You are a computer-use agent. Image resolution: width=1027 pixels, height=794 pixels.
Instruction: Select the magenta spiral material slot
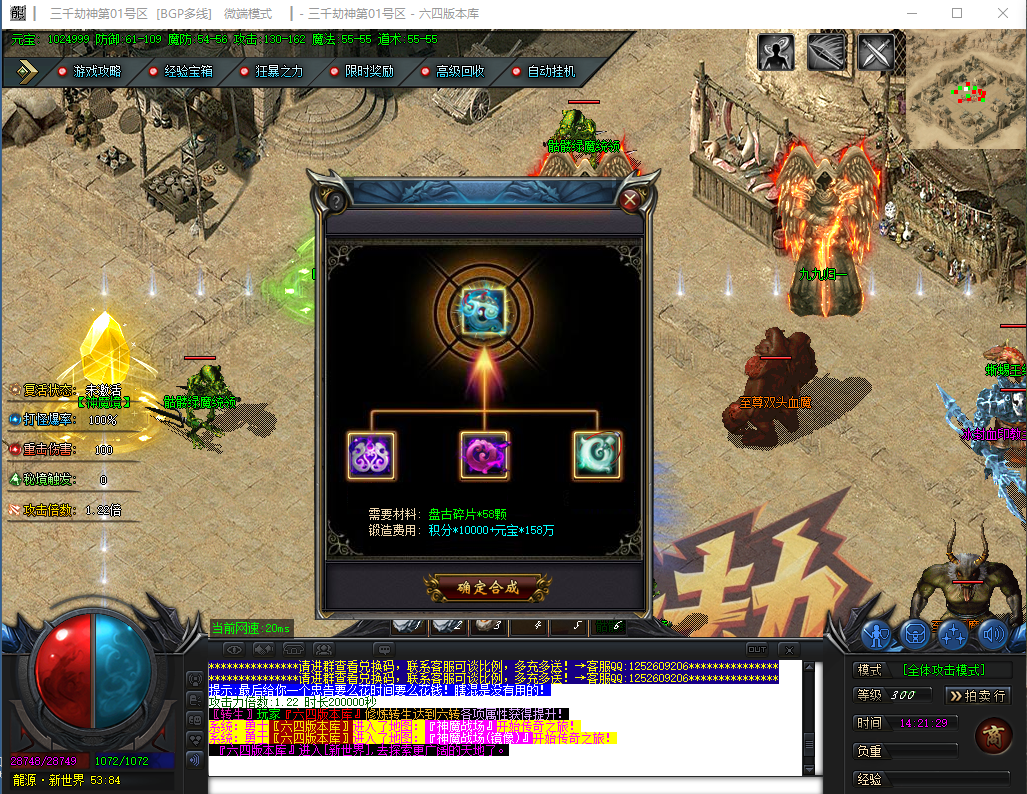point(484,455)
